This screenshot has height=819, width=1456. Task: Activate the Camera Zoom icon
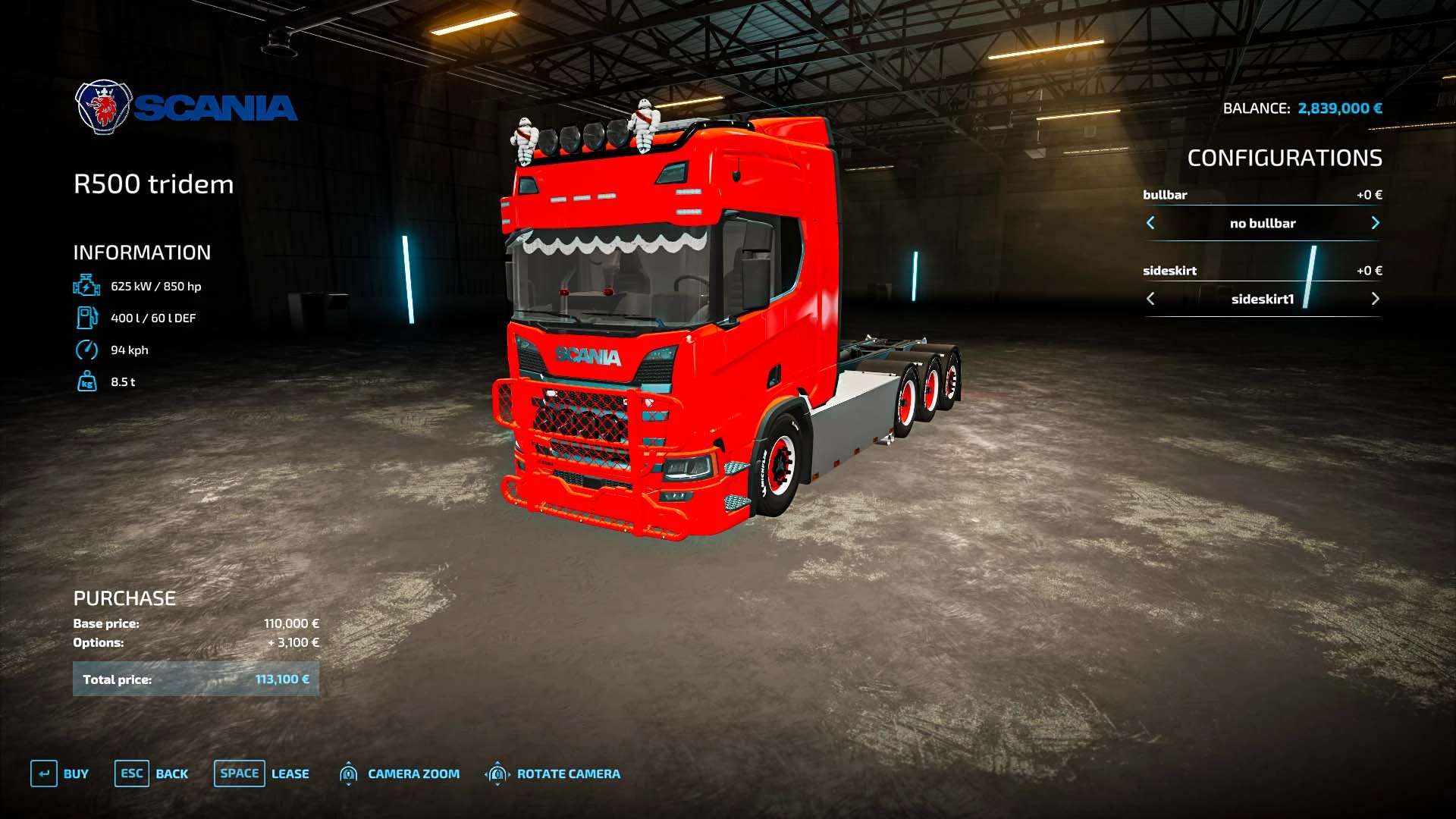(349, 773)
